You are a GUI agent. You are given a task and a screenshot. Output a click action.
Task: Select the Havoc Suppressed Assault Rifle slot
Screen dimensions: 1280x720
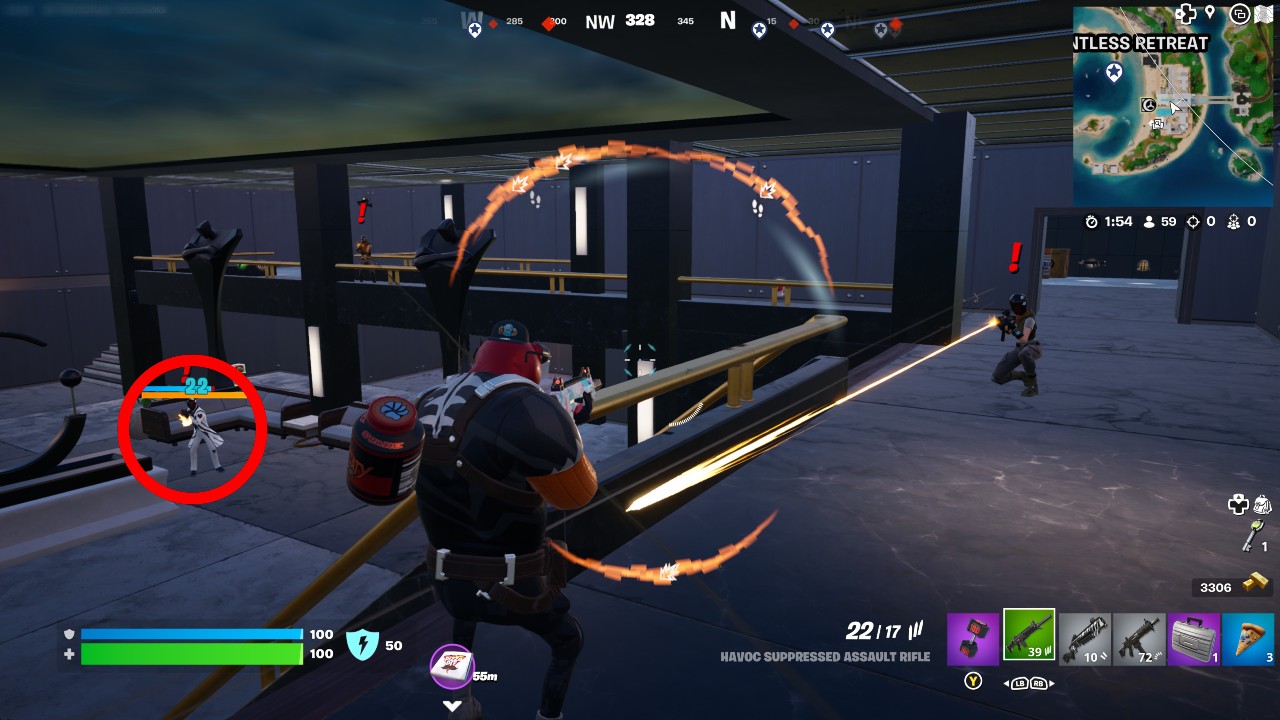pos(1031,640)
